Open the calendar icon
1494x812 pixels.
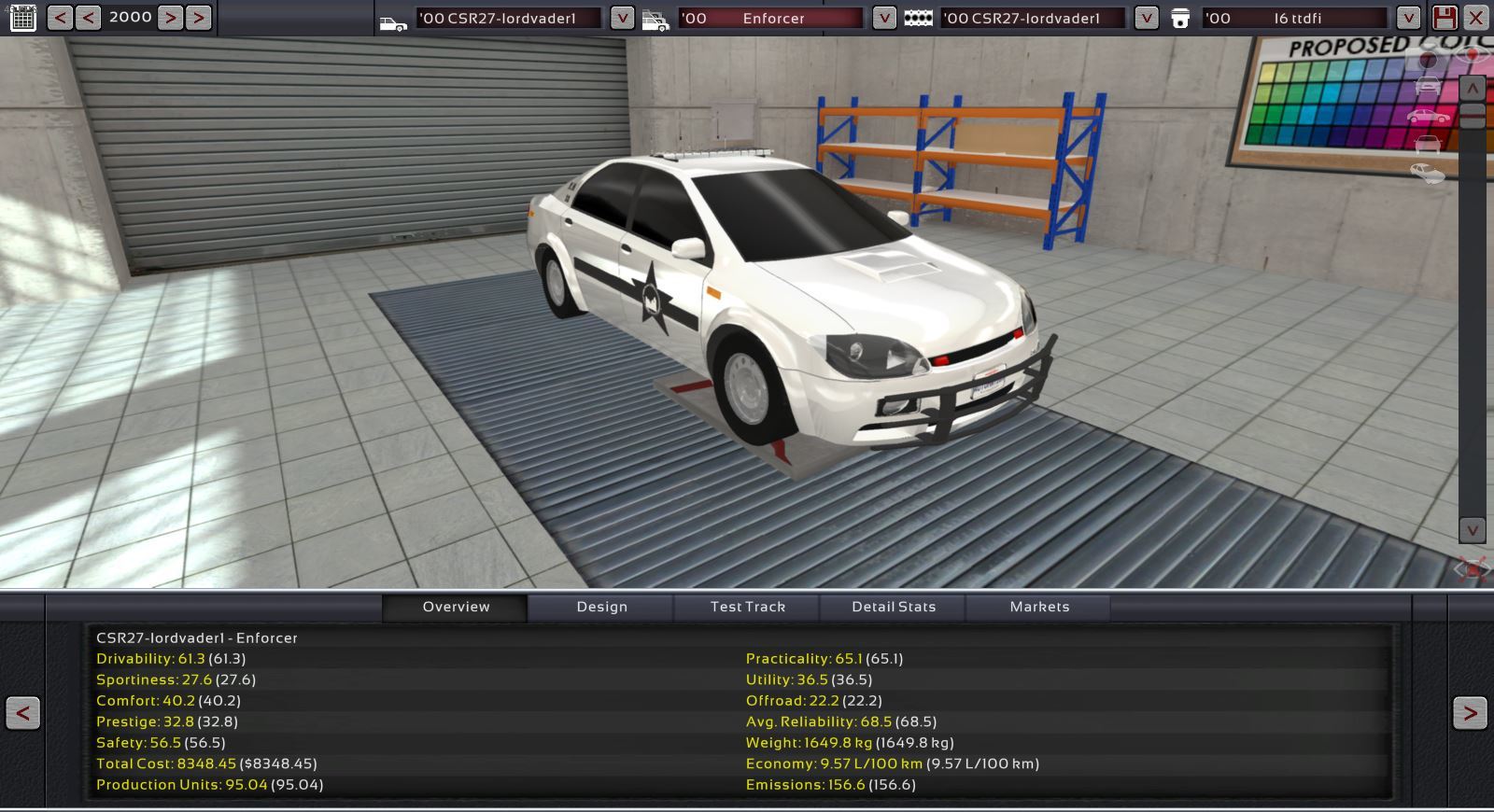[x=23, y=18]
